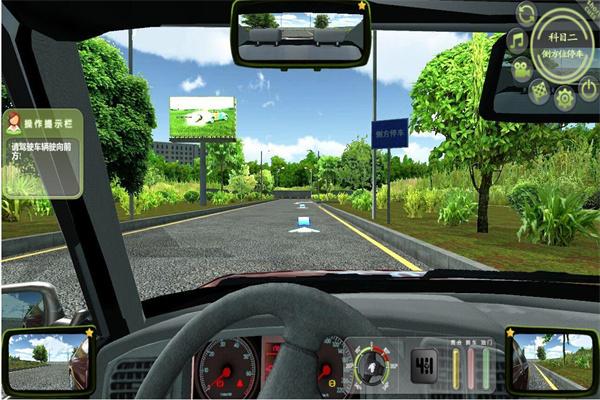Screen dimensions: 600x400
Task: Select the rear-view mirror view at top
Action: tap(300, 35)
